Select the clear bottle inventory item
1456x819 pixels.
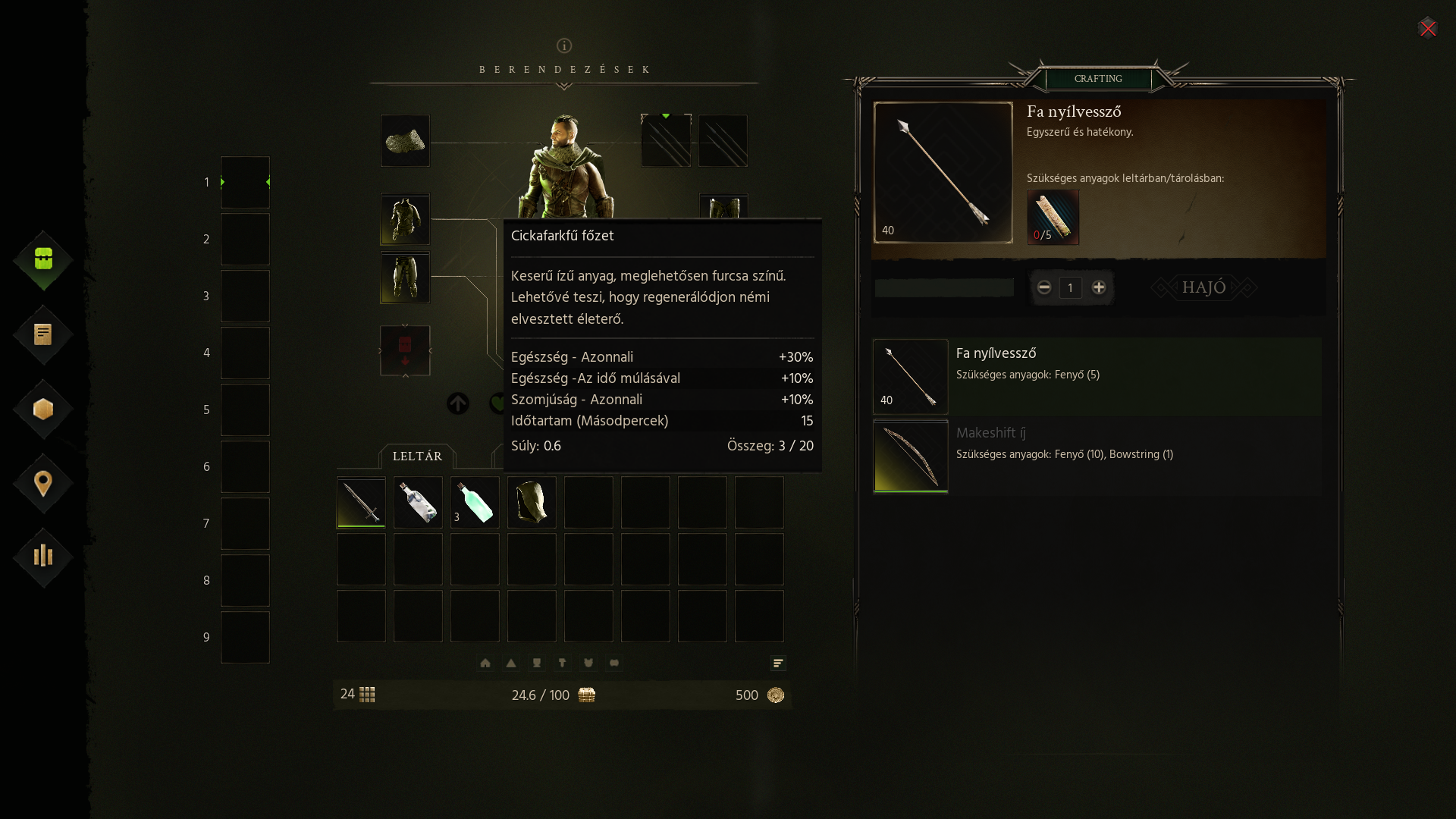[x=418, y=502]
